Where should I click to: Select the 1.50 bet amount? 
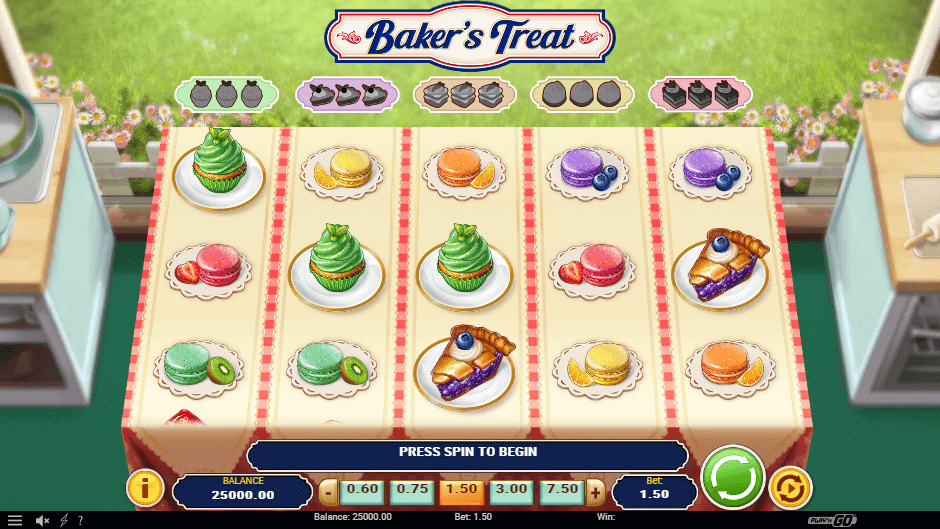coord(461,491)
